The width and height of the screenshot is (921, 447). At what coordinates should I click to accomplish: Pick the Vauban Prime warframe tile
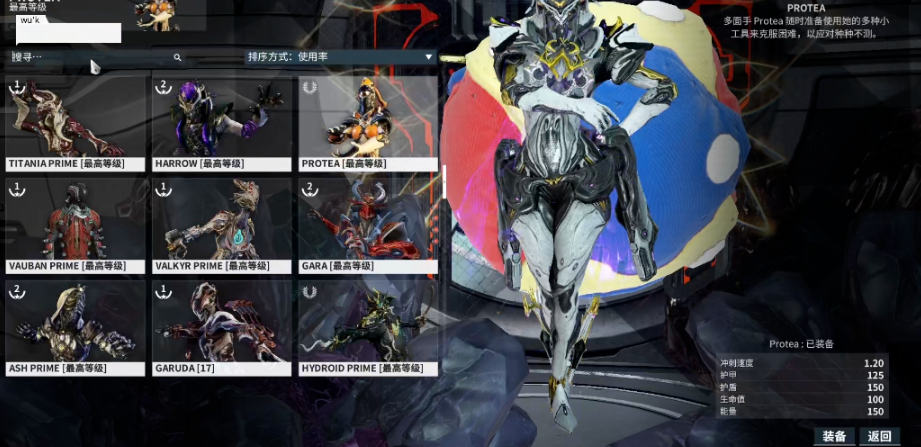pos(75,224)
